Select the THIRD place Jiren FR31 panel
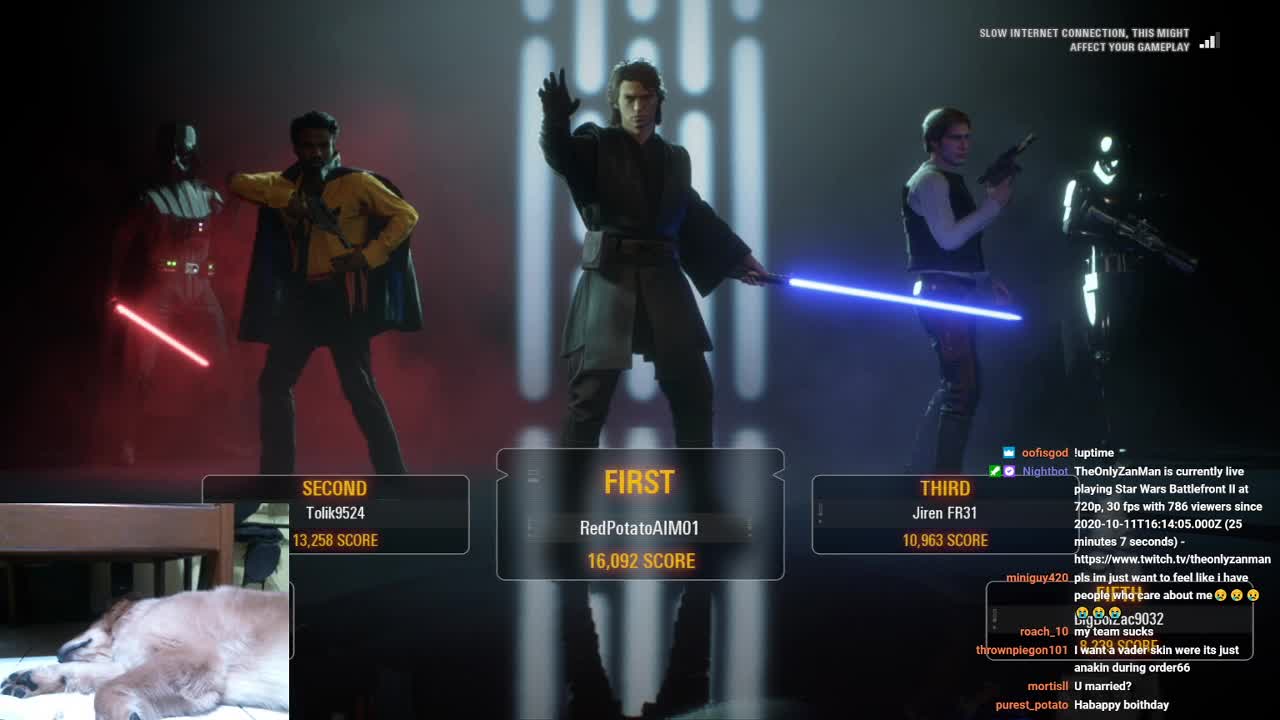Viewport: 1280px width, 720px height. click(x=944, y=514)
